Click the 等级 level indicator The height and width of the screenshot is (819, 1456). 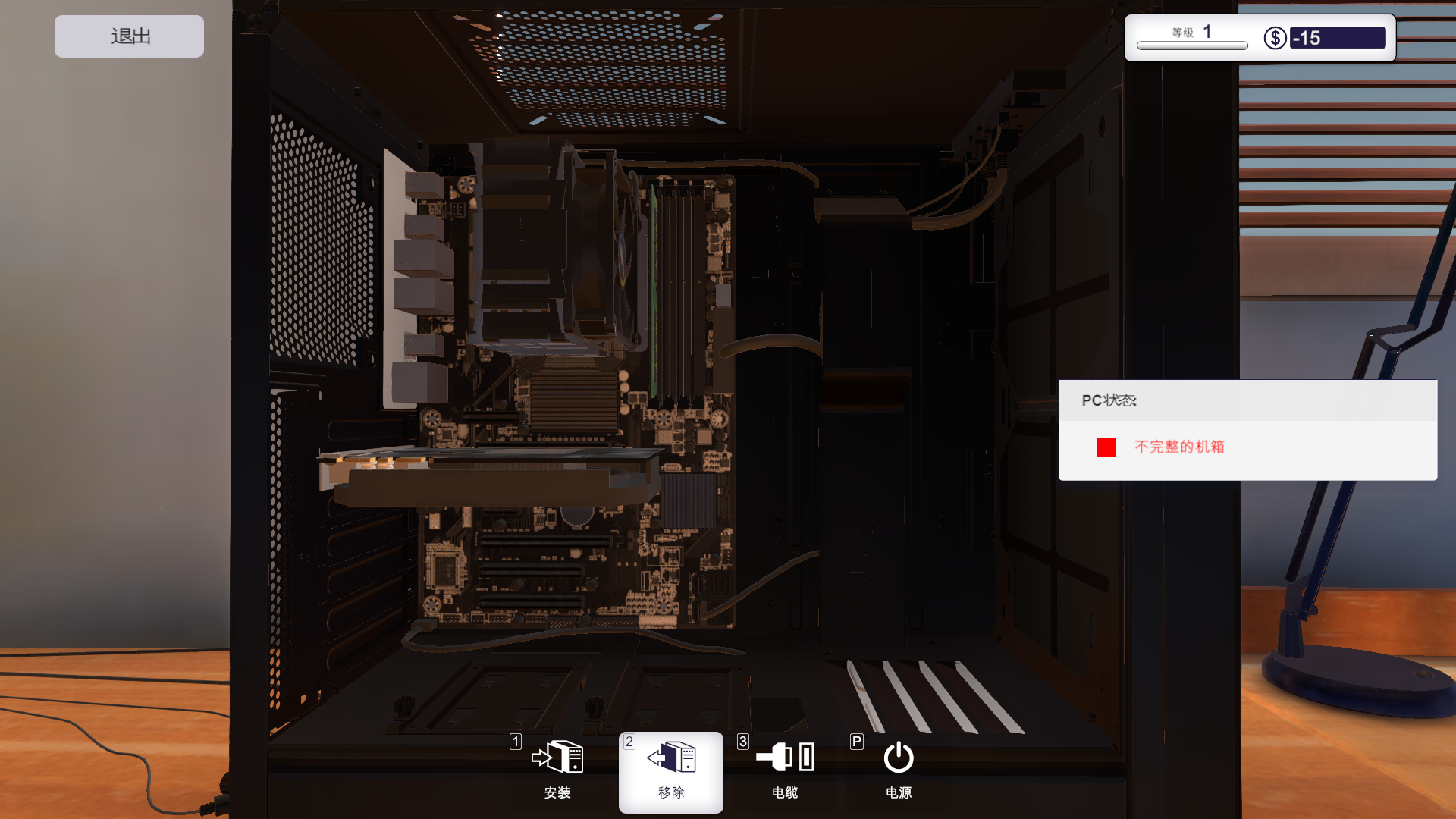[1190, 32]
